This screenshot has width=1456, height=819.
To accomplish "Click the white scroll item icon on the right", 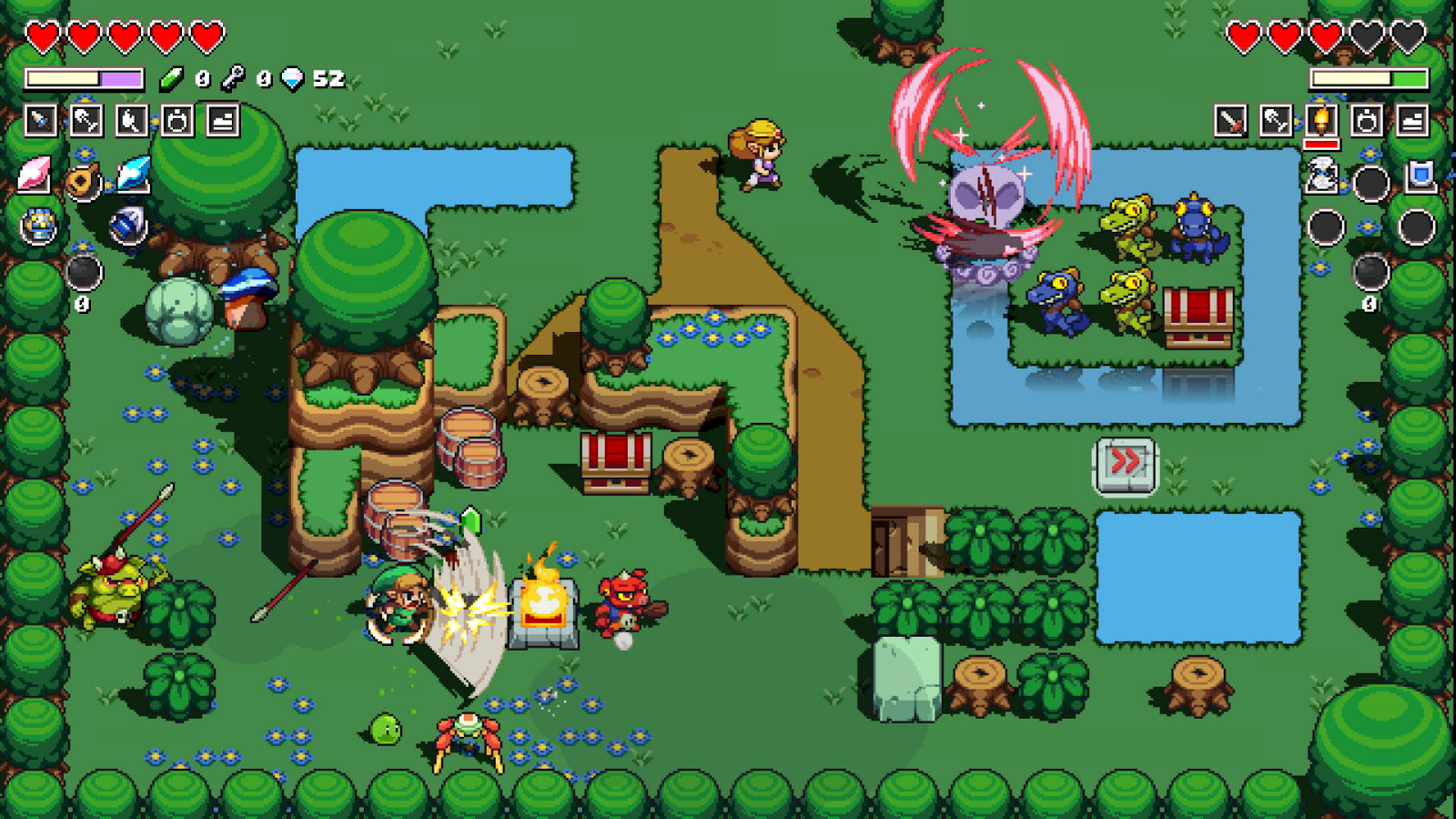I will pyautogui.click(x=1320, y=176).
